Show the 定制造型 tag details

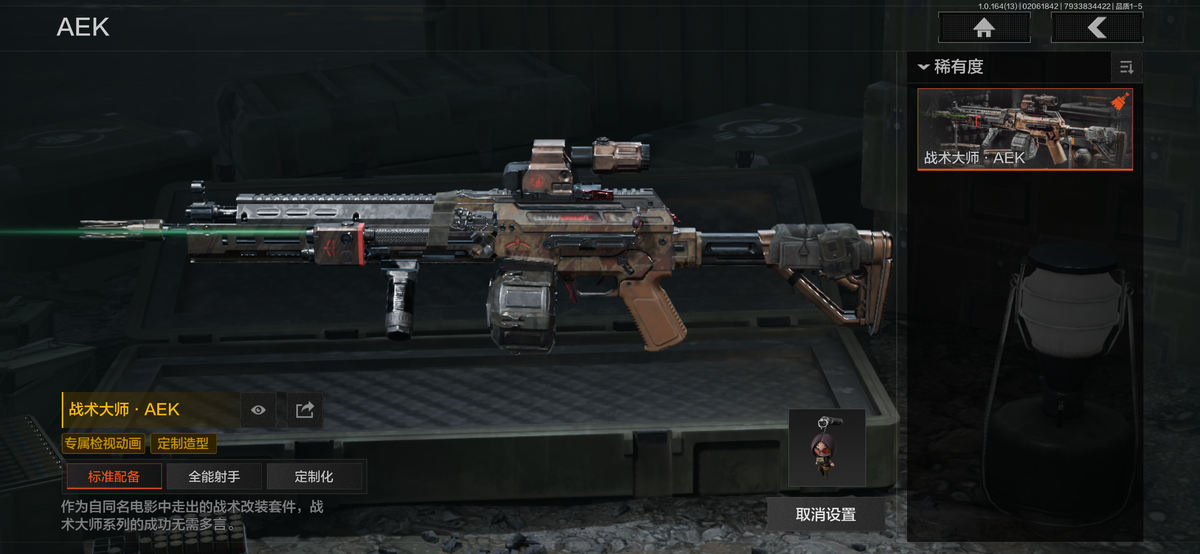point(184,443)
